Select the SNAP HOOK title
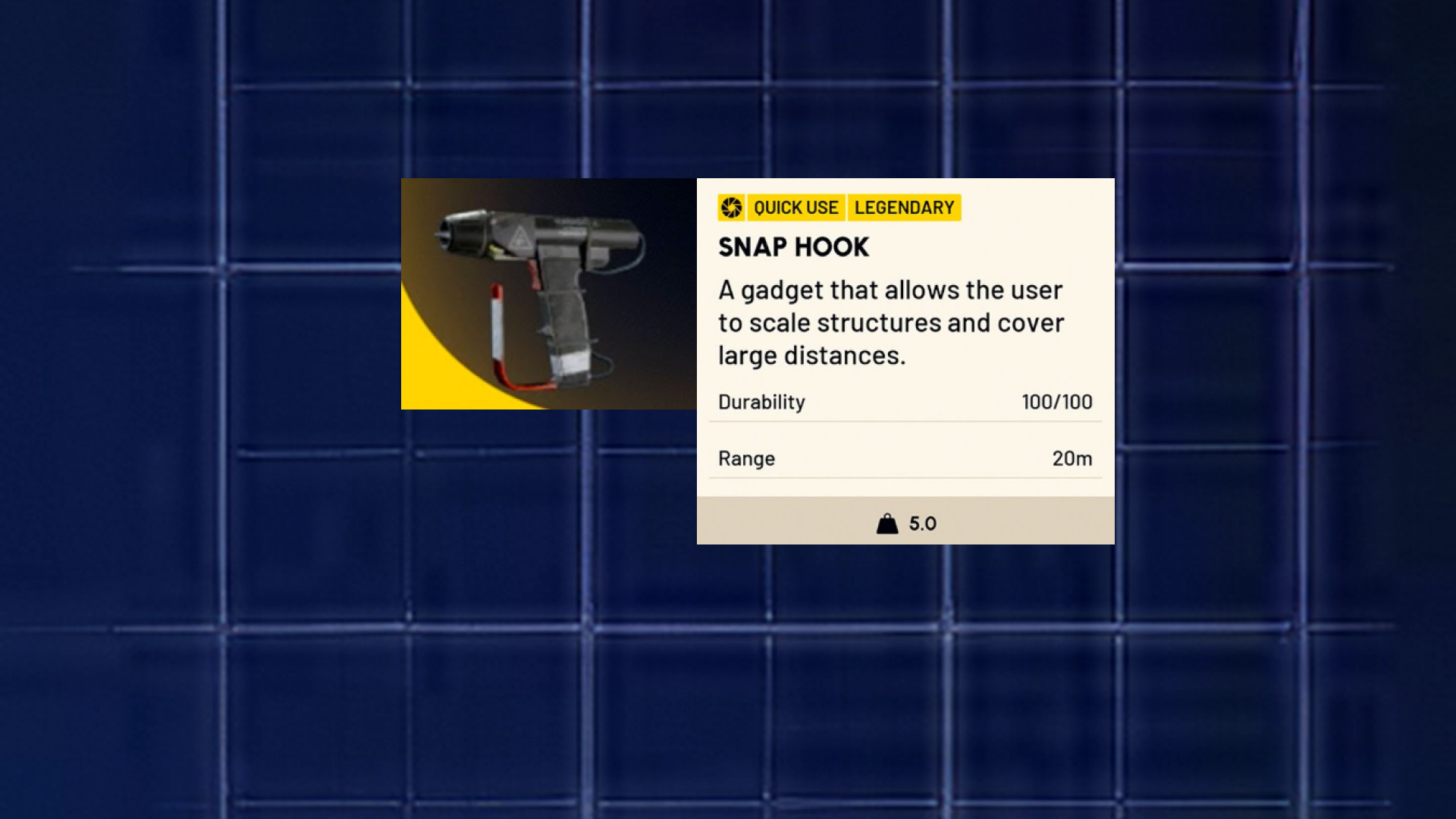The height and width of the screenshot is (819, 1456). point(793,247)
